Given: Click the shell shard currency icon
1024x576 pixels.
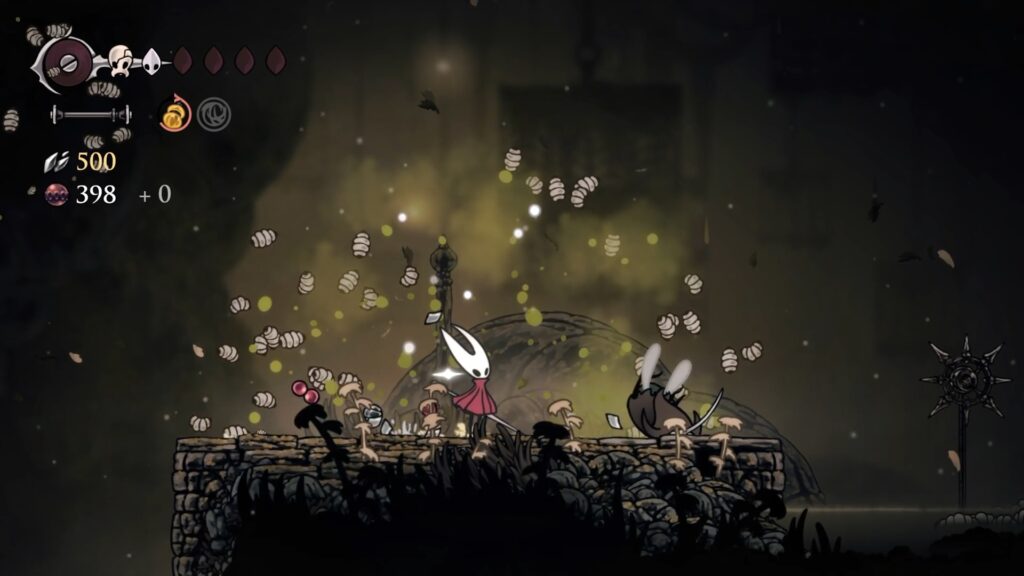Looking at the screenshot, I should pyautogui.click(x=56, y=162).
